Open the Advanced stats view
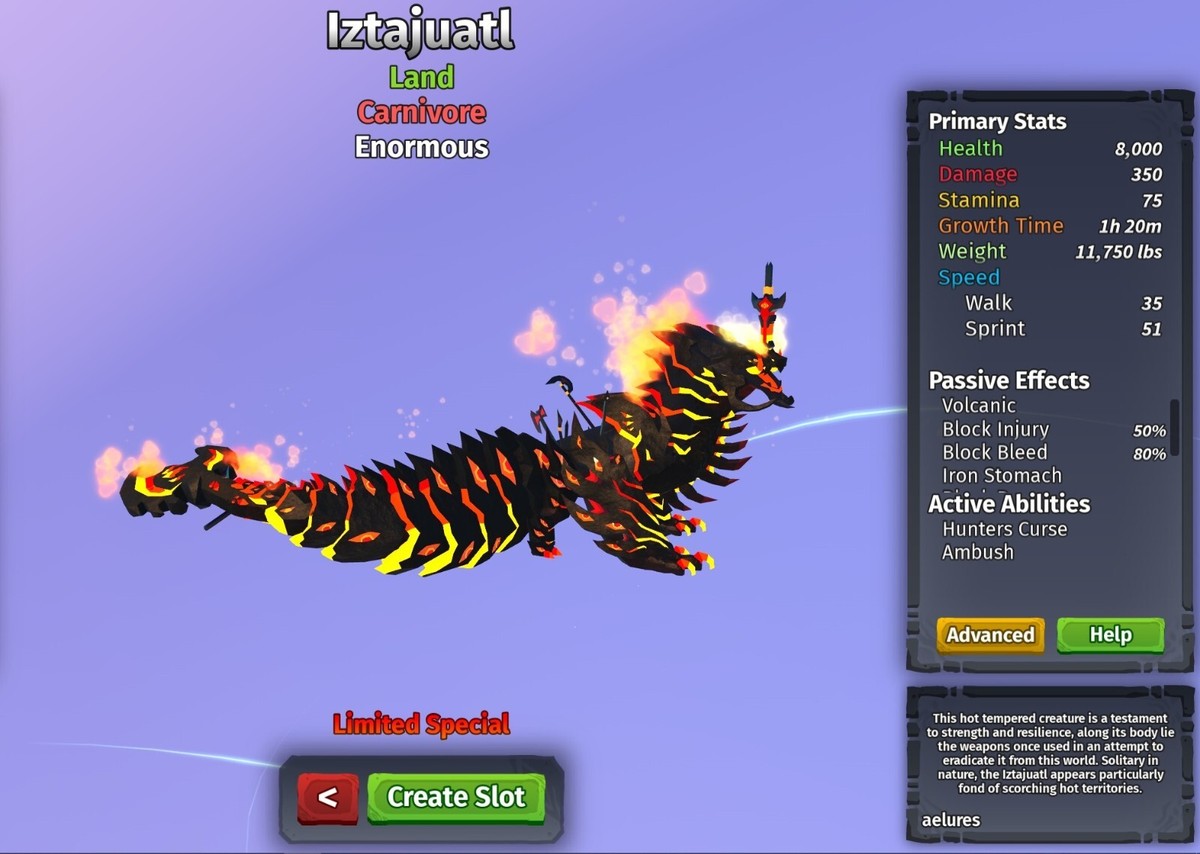The height and width of the screenshot is (854, 1200). click(x=990, y=635)
